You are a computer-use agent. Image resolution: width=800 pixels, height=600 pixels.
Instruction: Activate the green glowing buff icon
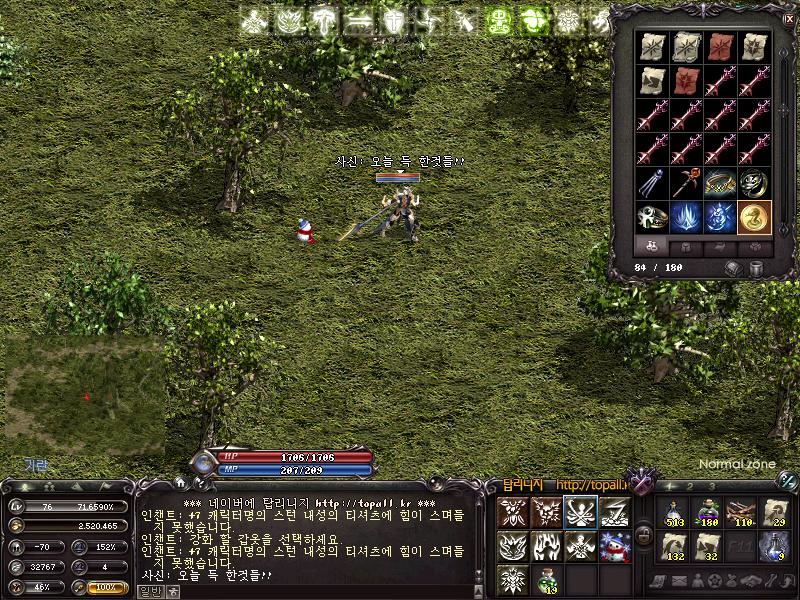500,19
